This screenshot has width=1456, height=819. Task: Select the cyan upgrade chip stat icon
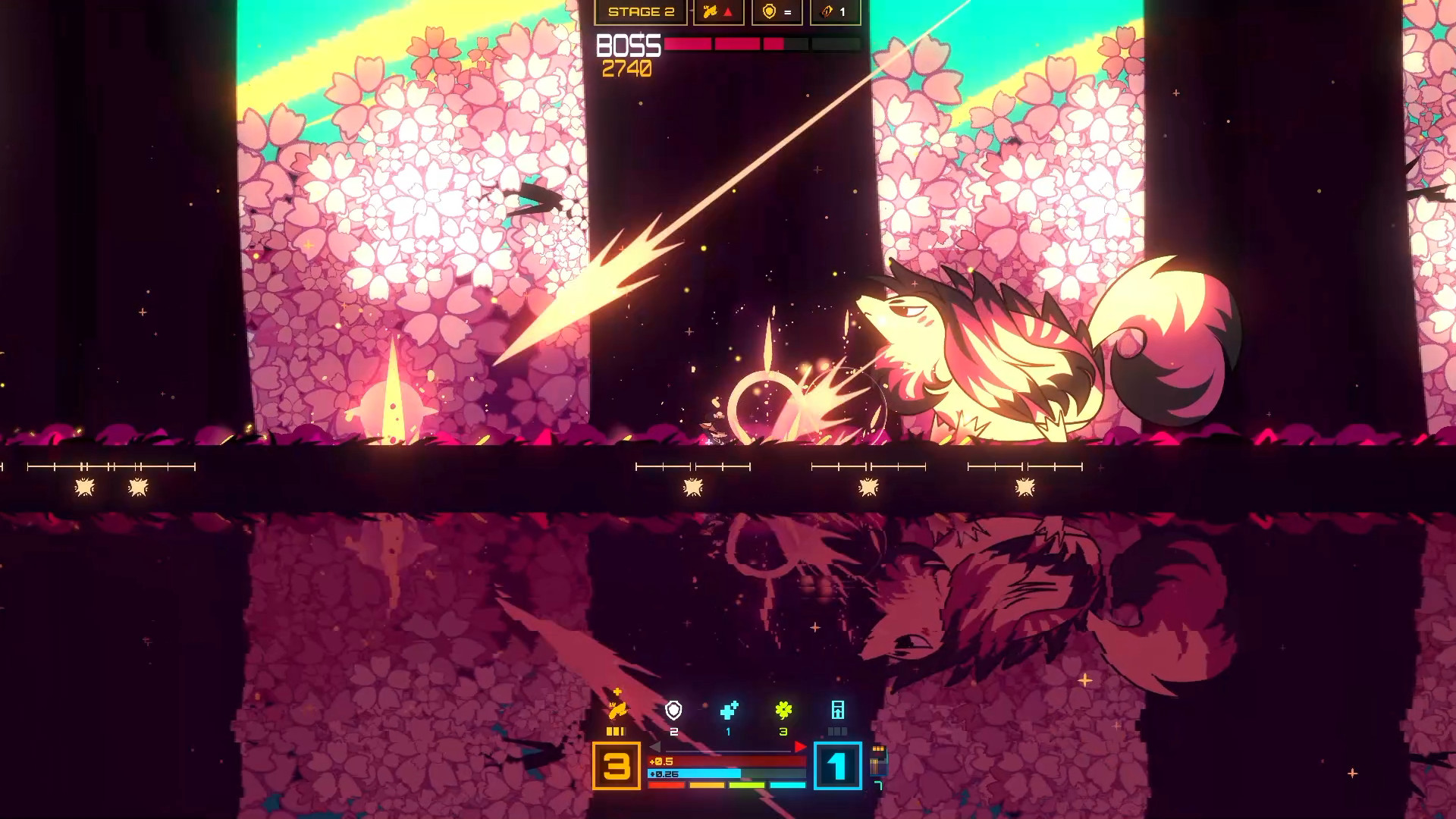(x=838, y=711)
